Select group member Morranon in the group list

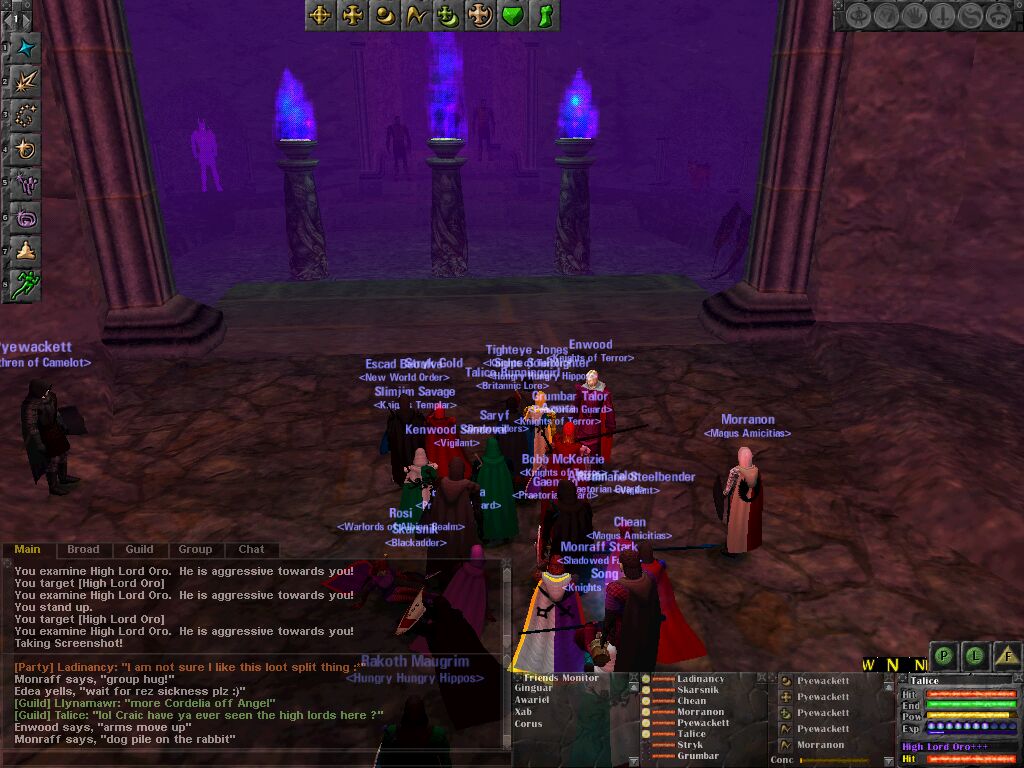click(700, 712)
